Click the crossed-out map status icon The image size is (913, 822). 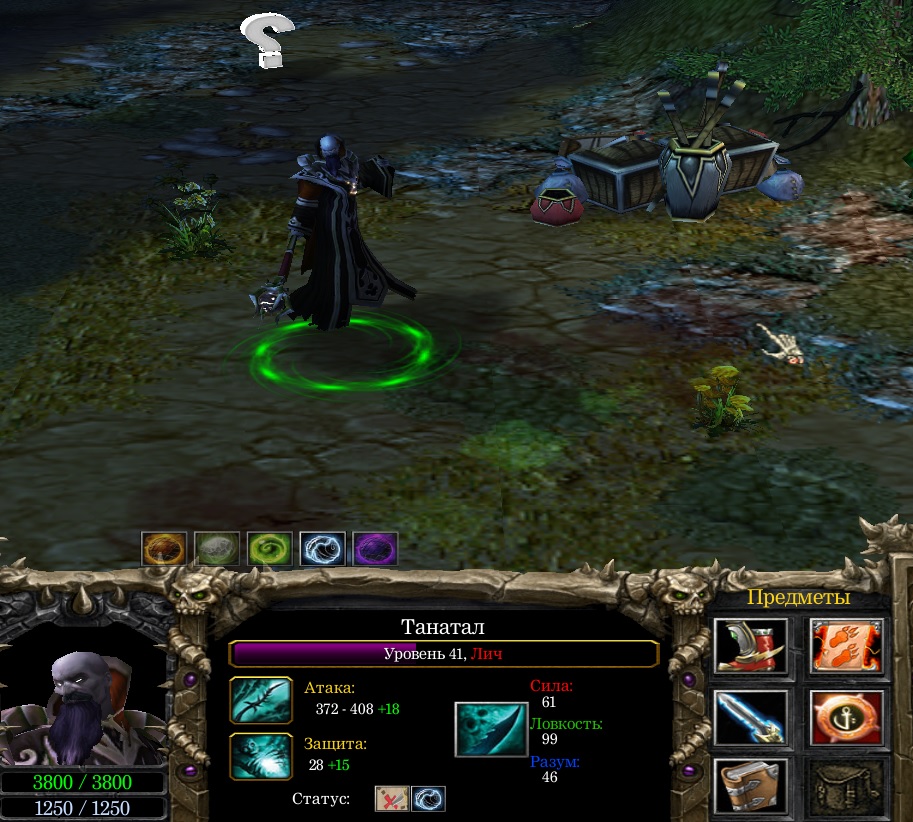point(391,799)
